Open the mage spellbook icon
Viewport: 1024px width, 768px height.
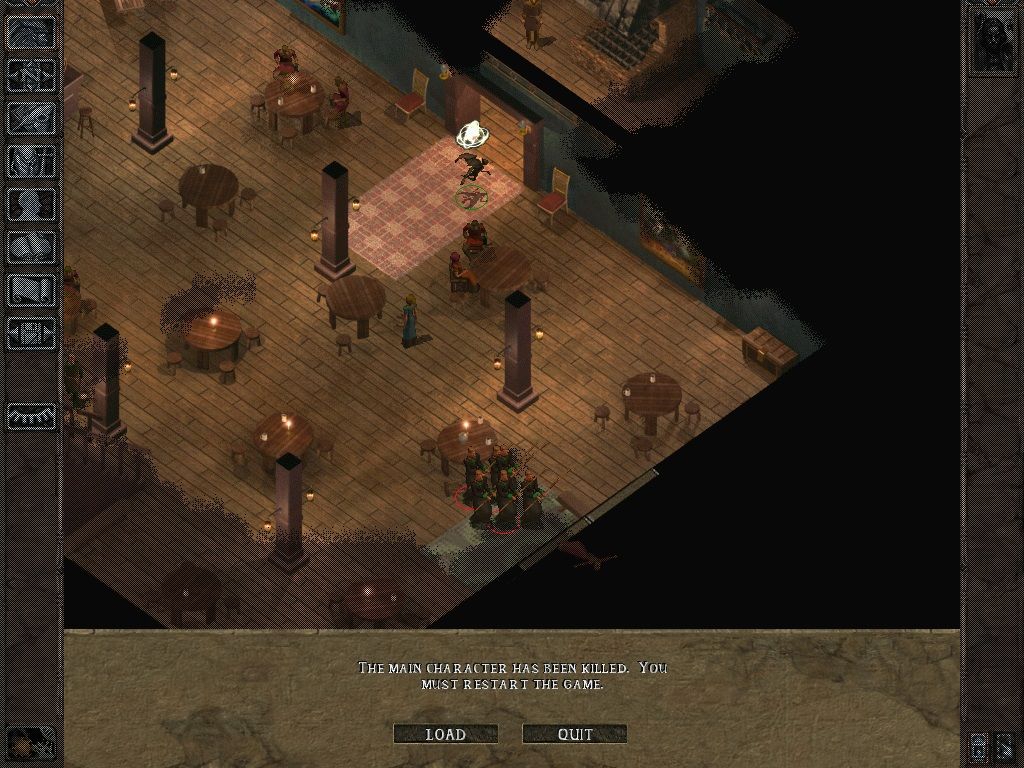(31, 247)
